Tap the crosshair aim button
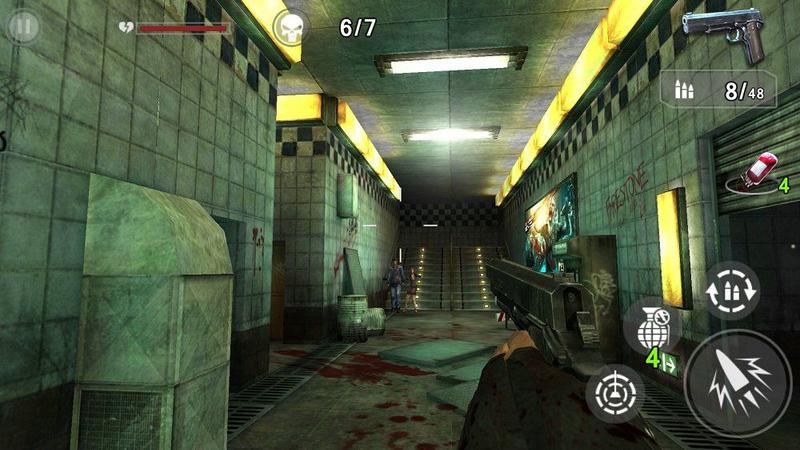The width and height of the screenshot is (800, 450). [615, 393]
